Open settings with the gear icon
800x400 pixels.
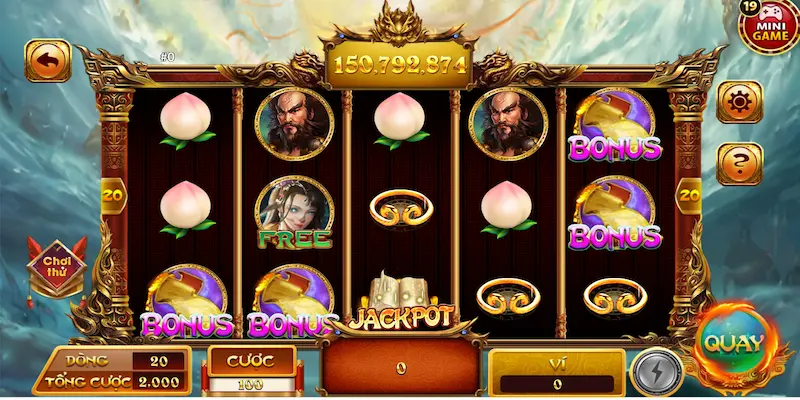[x=740, y=101]
